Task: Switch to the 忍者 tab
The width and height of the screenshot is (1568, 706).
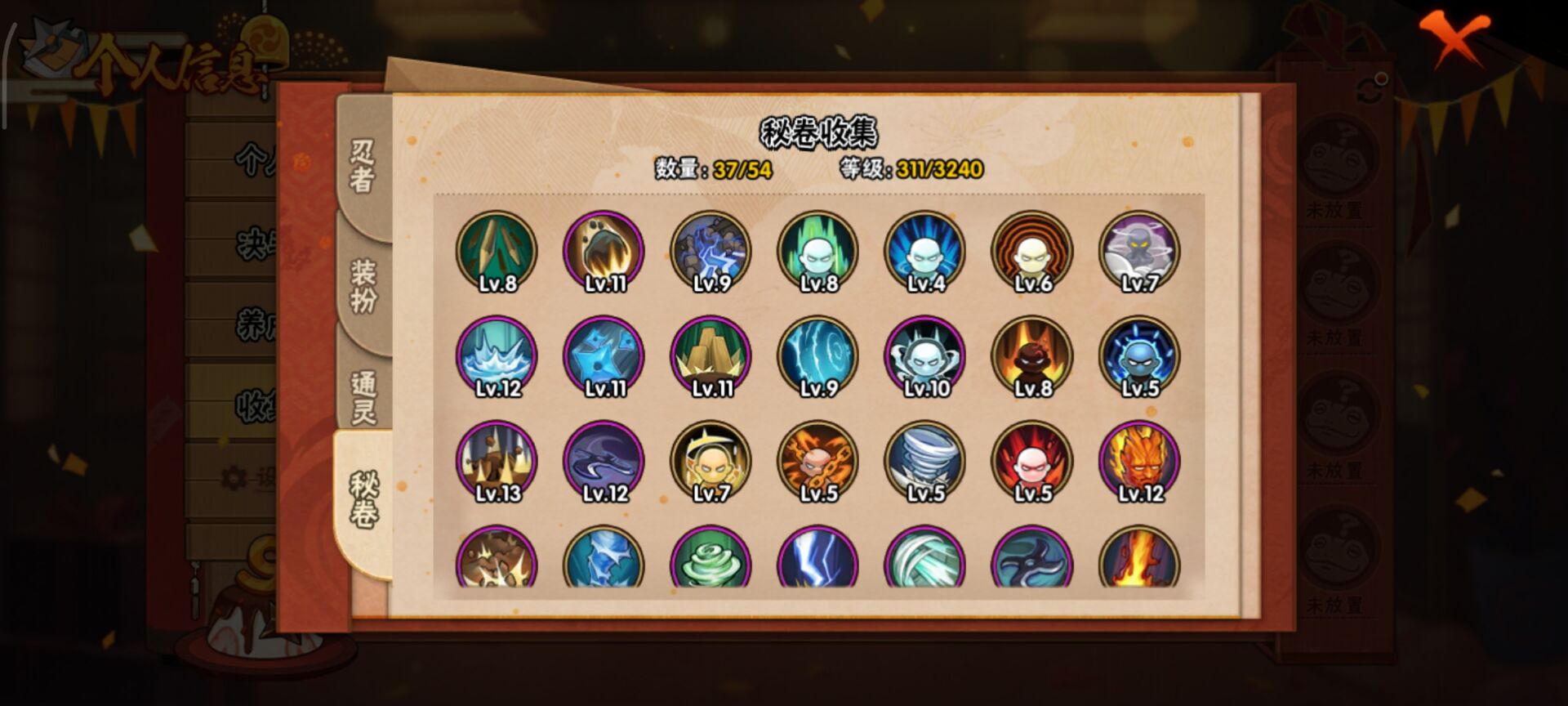Action: 363,166
